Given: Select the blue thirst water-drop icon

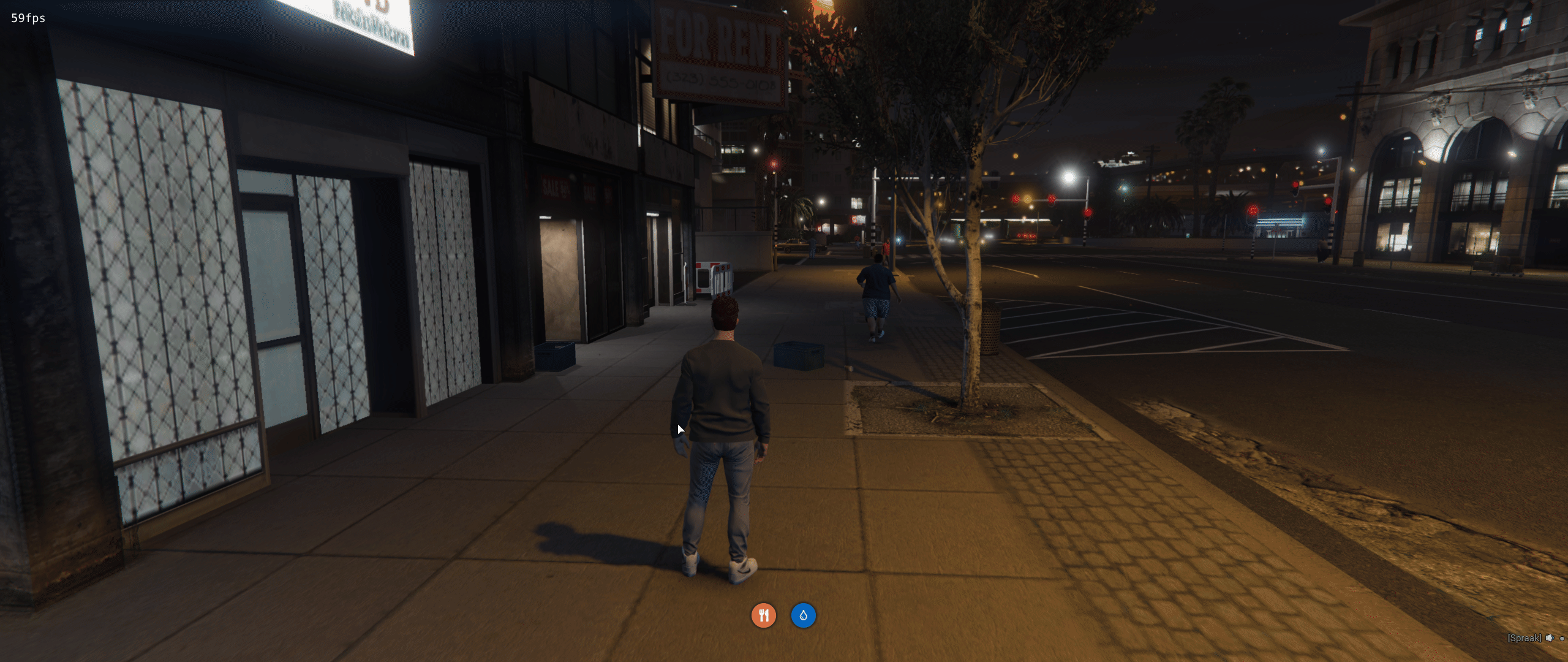Looking at the screenshot, I should click(x=803, y=615).
